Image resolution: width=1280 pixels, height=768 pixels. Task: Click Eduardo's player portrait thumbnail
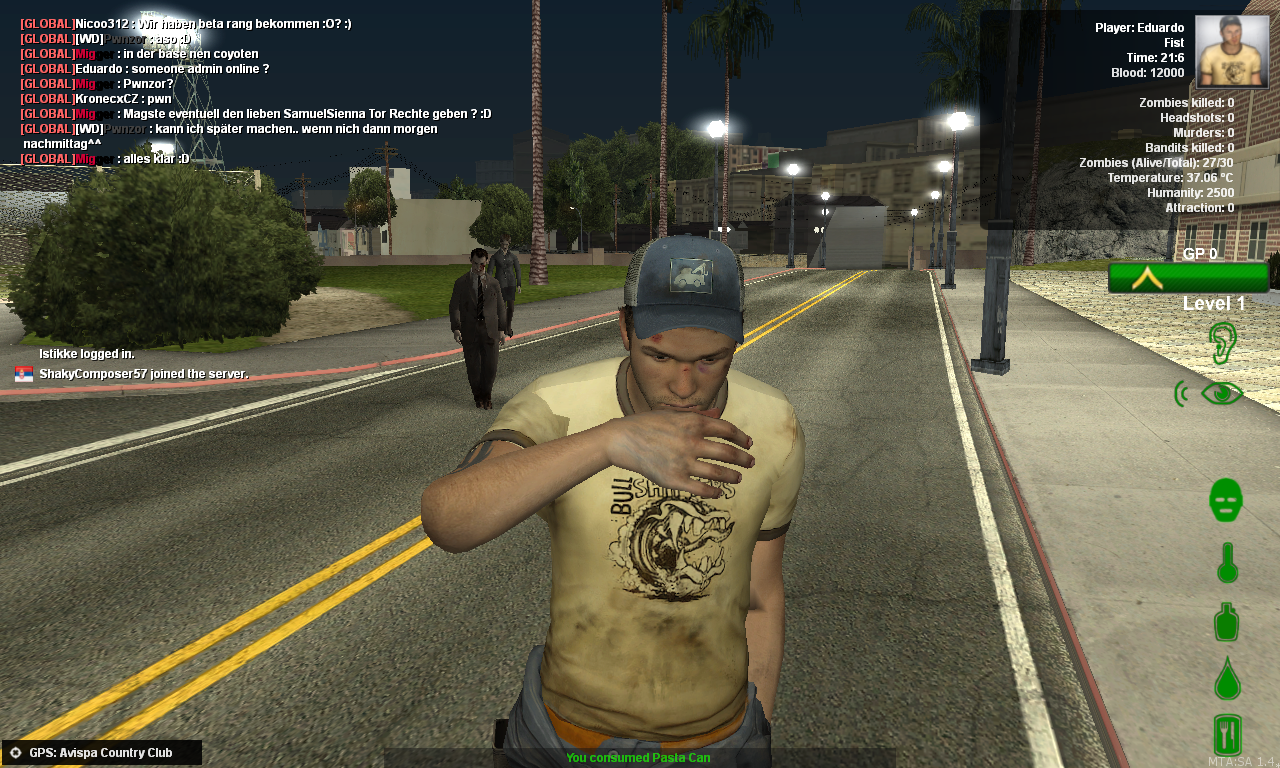[x=1231, y=51]
